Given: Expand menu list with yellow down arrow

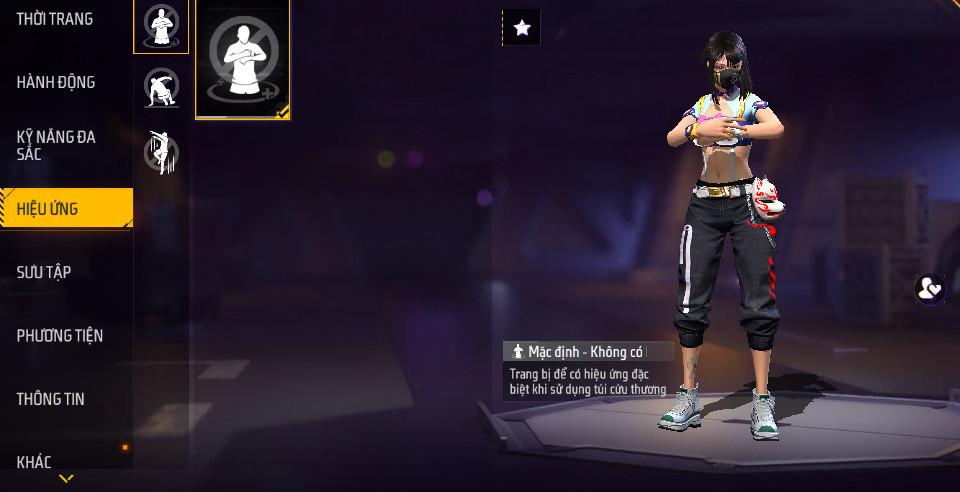Looking at the screenshot, I should [x=66, y=479].
